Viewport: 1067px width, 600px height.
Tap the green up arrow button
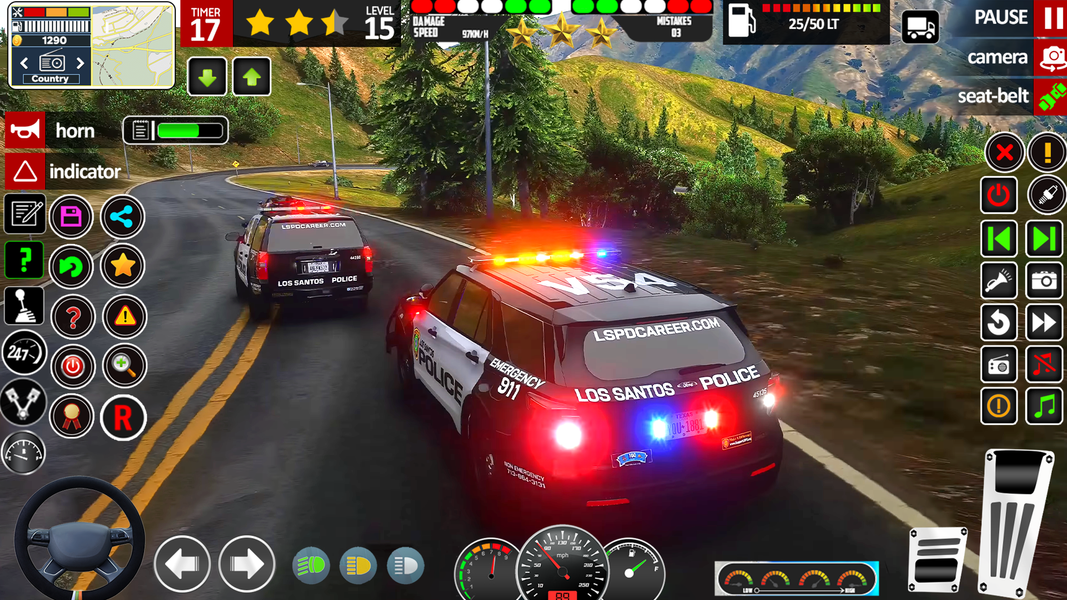[x=251, y=77]
